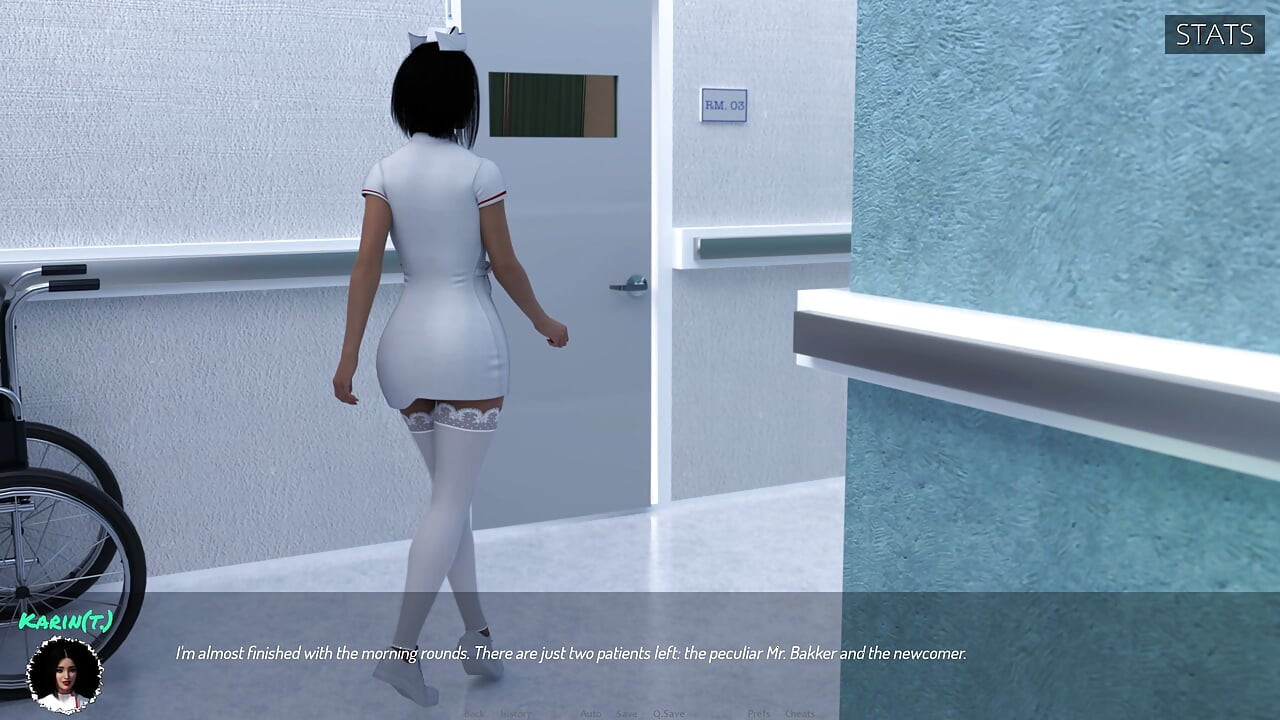Image resolution: width=1280 pixels, height=720 pixels.
Task: Open the Save screen
Action: click(626, 713)
